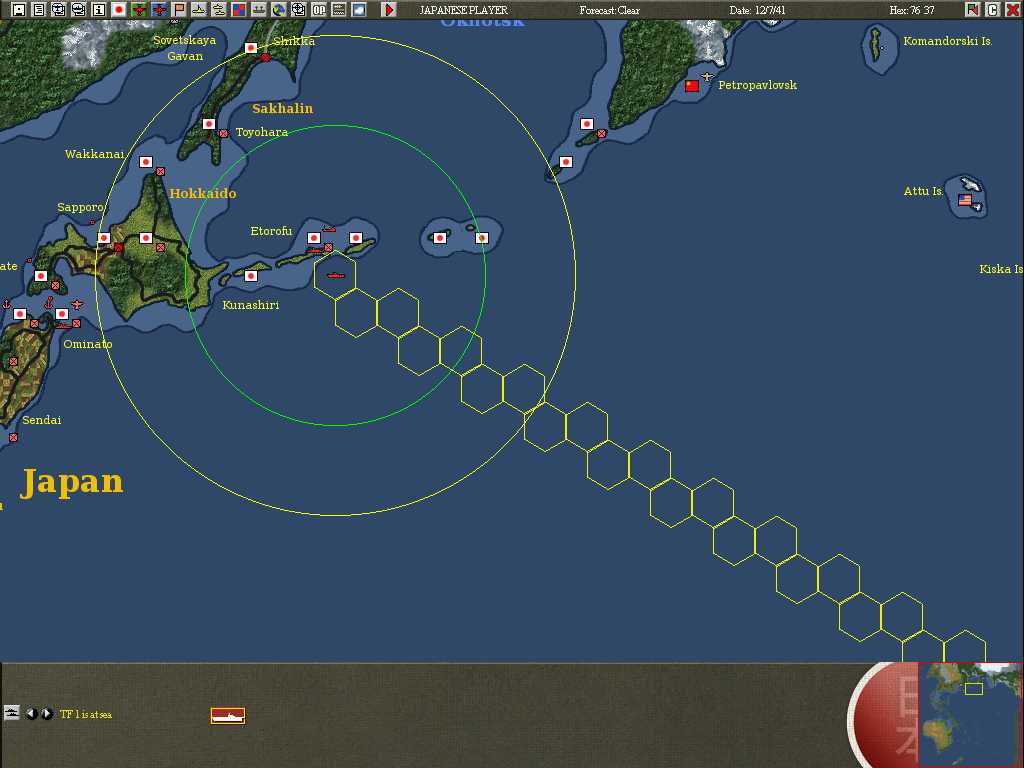Click the orange flag toolbar icon
The height and width of the screenshot is (768, 1024).
tap(179, 10)
